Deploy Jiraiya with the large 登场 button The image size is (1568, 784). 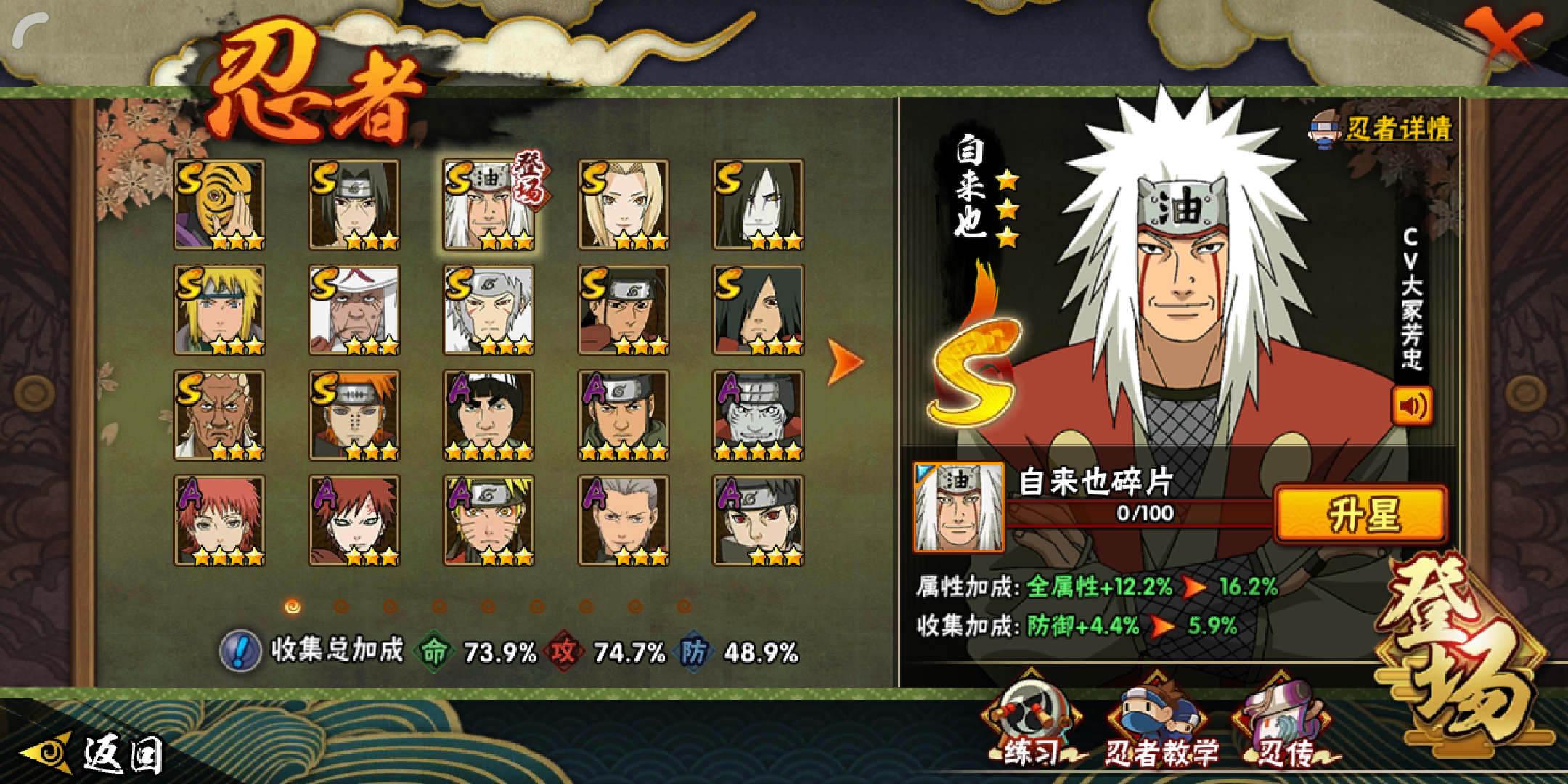click(1459, 653)
